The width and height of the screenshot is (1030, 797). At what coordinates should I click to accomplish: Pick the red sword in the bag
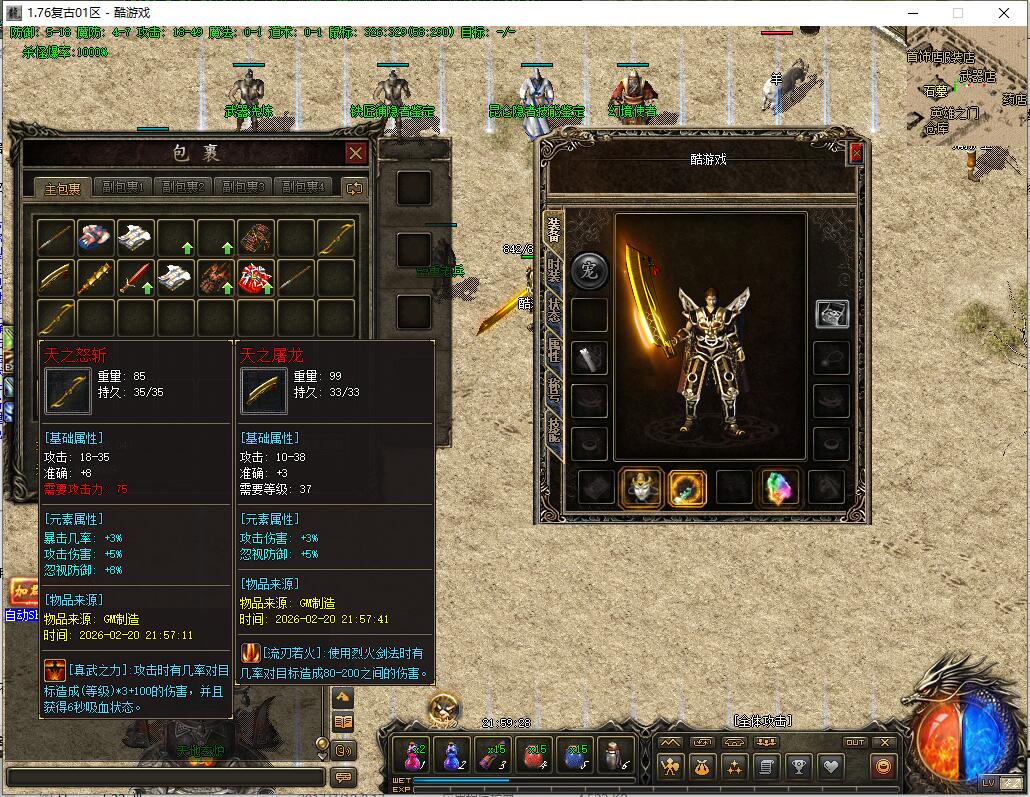click(x=136, y=277)
